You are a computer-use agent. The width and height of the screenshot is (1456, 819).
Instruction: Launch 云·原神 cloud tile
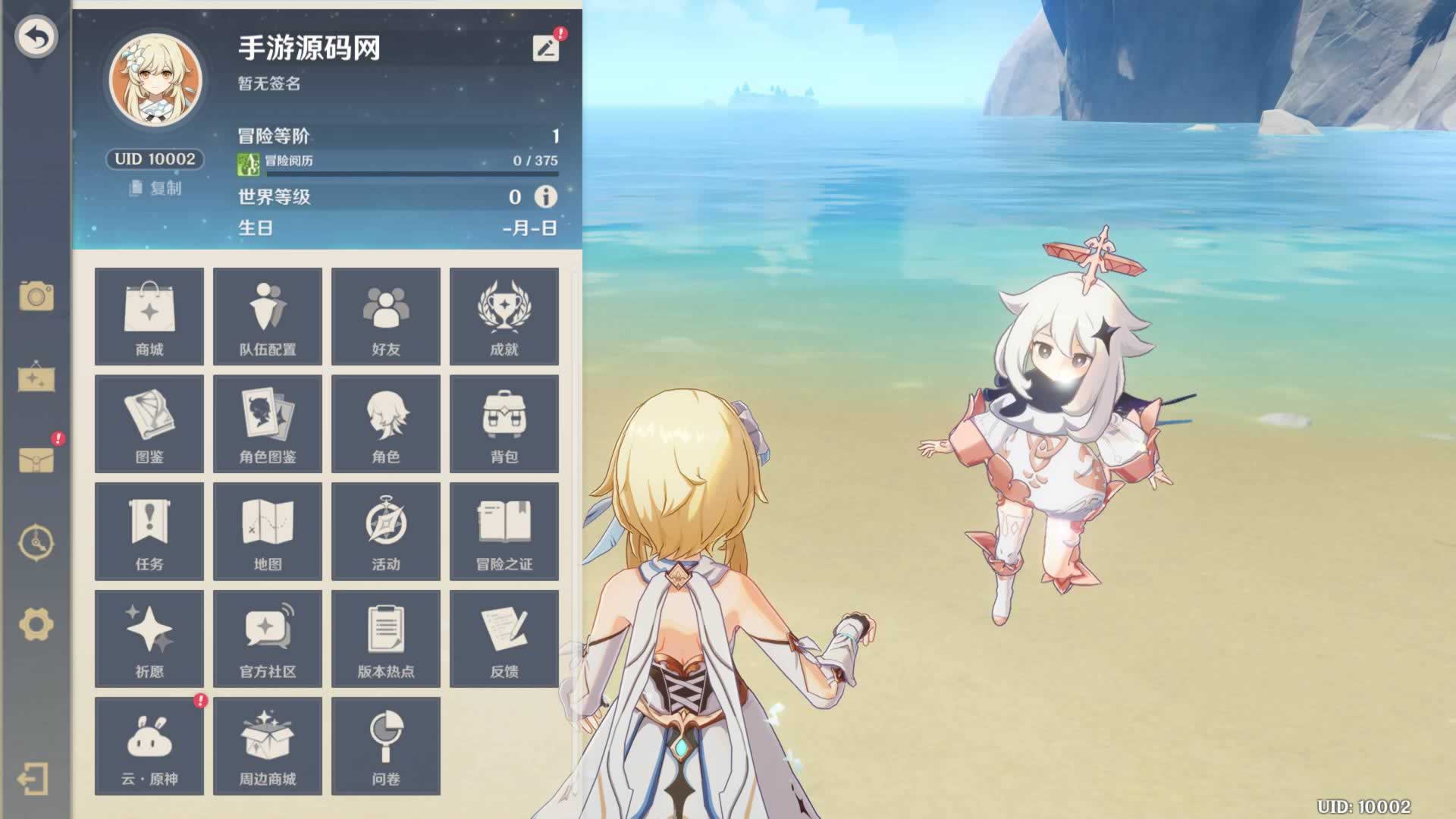(149, 747)
